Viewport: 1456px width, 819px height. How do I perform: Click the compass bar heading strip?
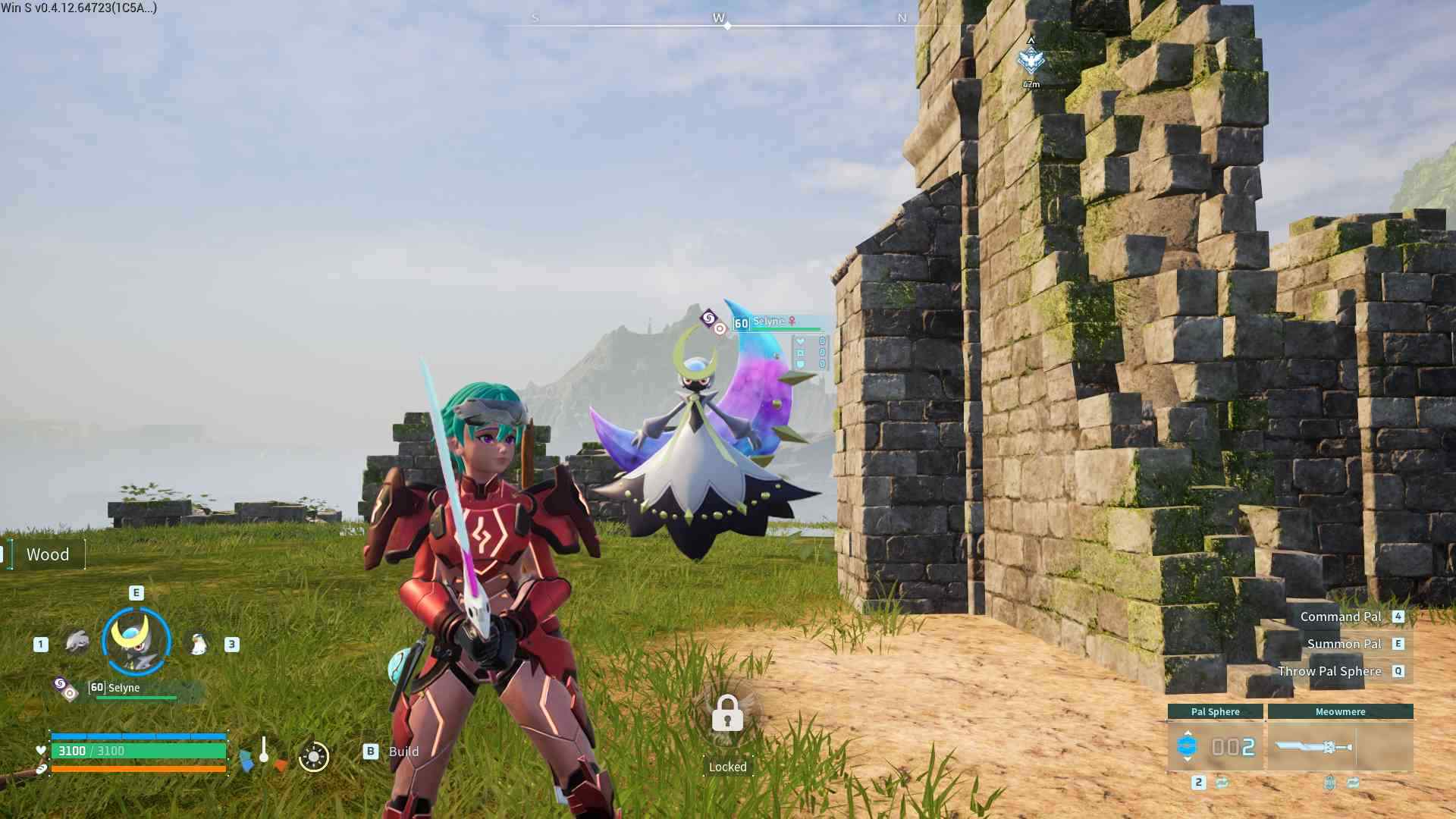[719, 24]
